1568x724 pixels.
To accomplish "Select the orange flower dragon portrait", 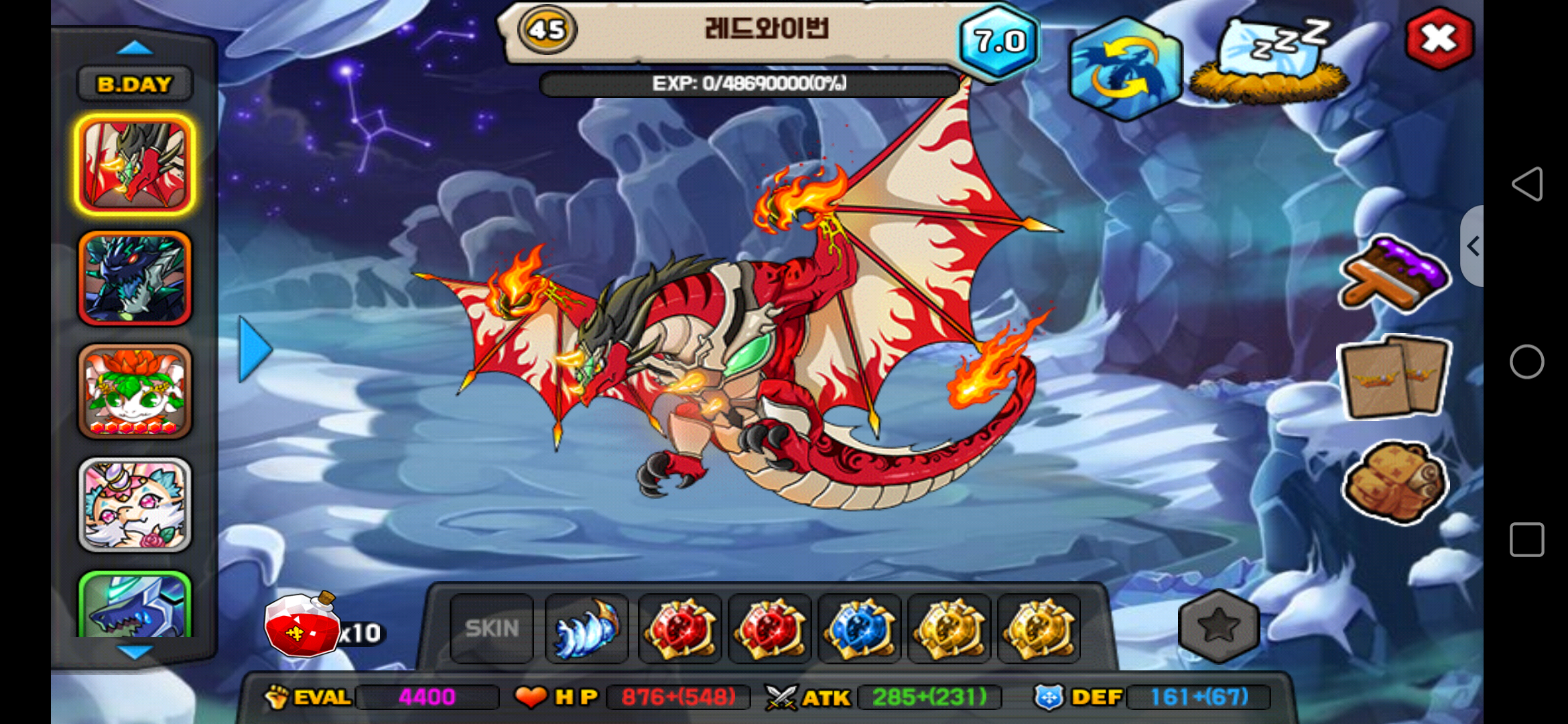I will coord(135,391).
